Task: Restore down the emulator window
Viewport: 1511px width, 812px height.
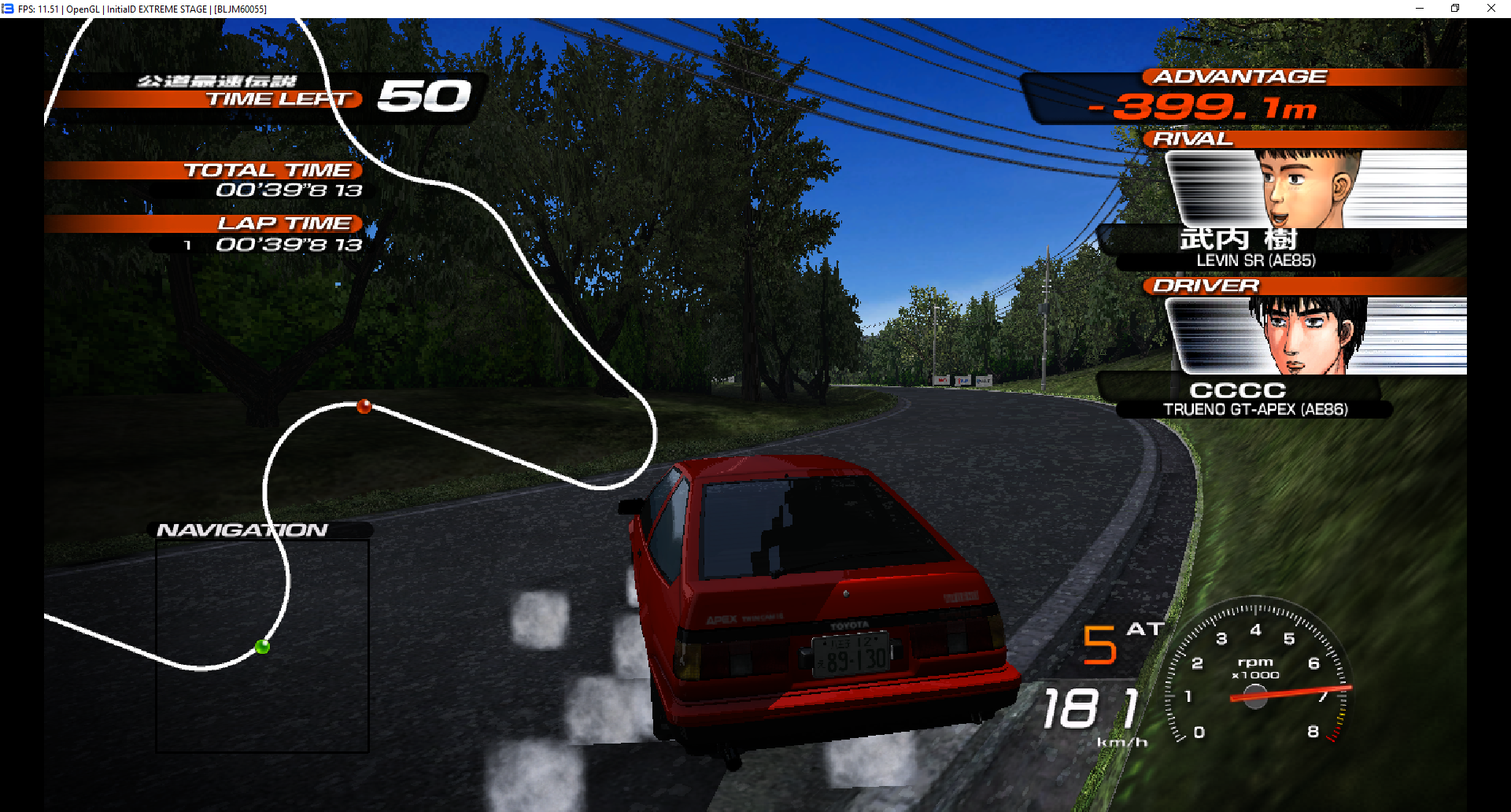Action: (x=1455, y=9)
